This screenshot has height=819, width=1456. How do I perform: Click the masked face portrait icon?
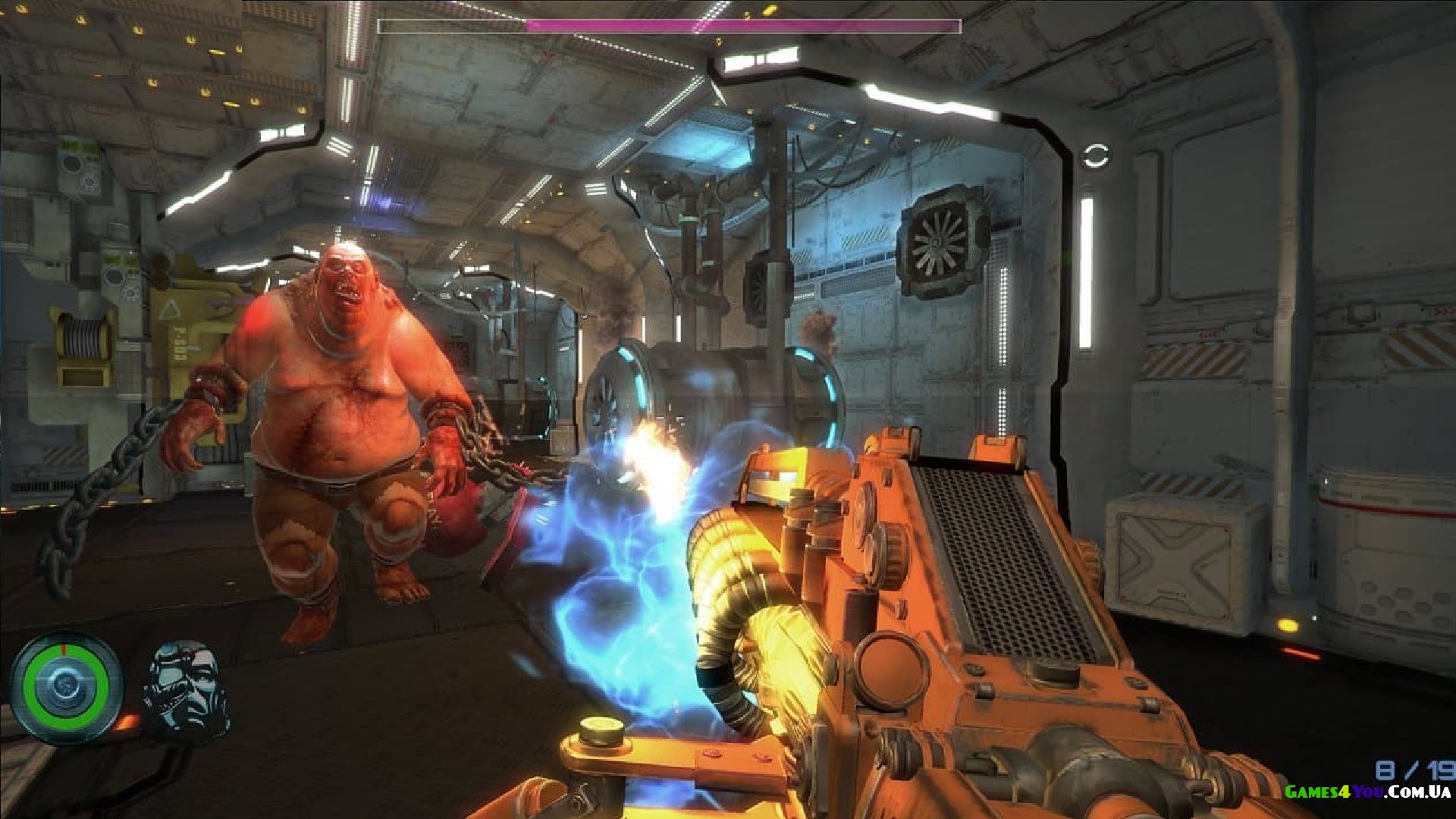pos(186,690)
